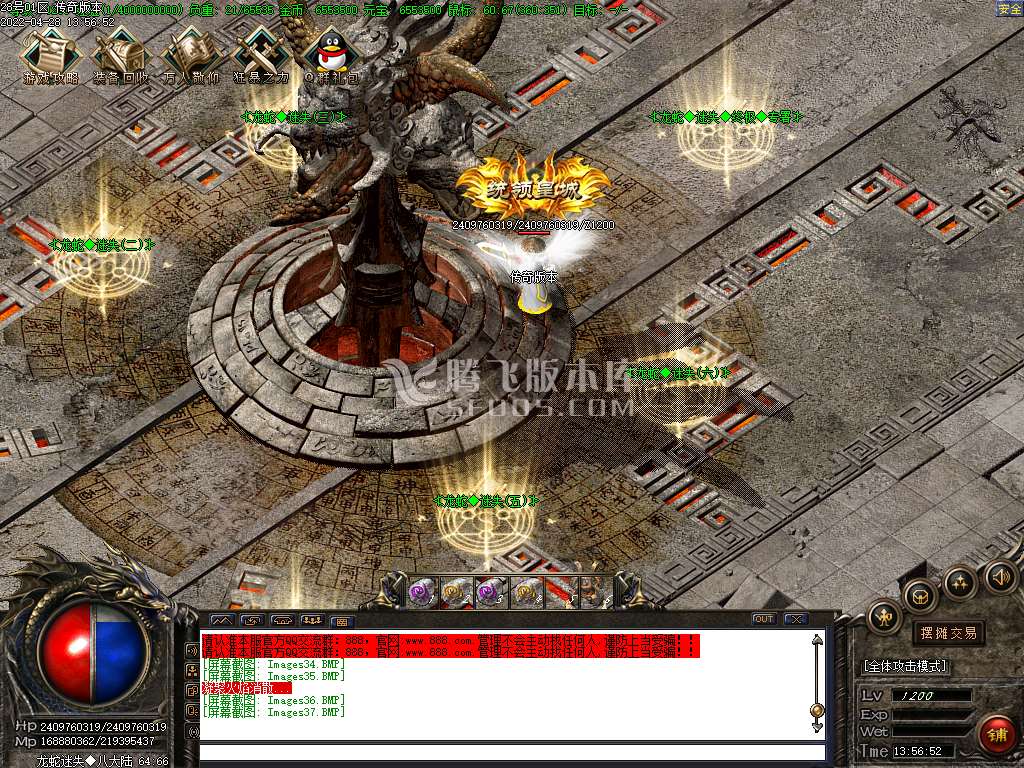Image resolution: width=1024 pixels, height=768 pixels.
Task: Toggle the sound speaker icon
Action: [x=997, y=576]
